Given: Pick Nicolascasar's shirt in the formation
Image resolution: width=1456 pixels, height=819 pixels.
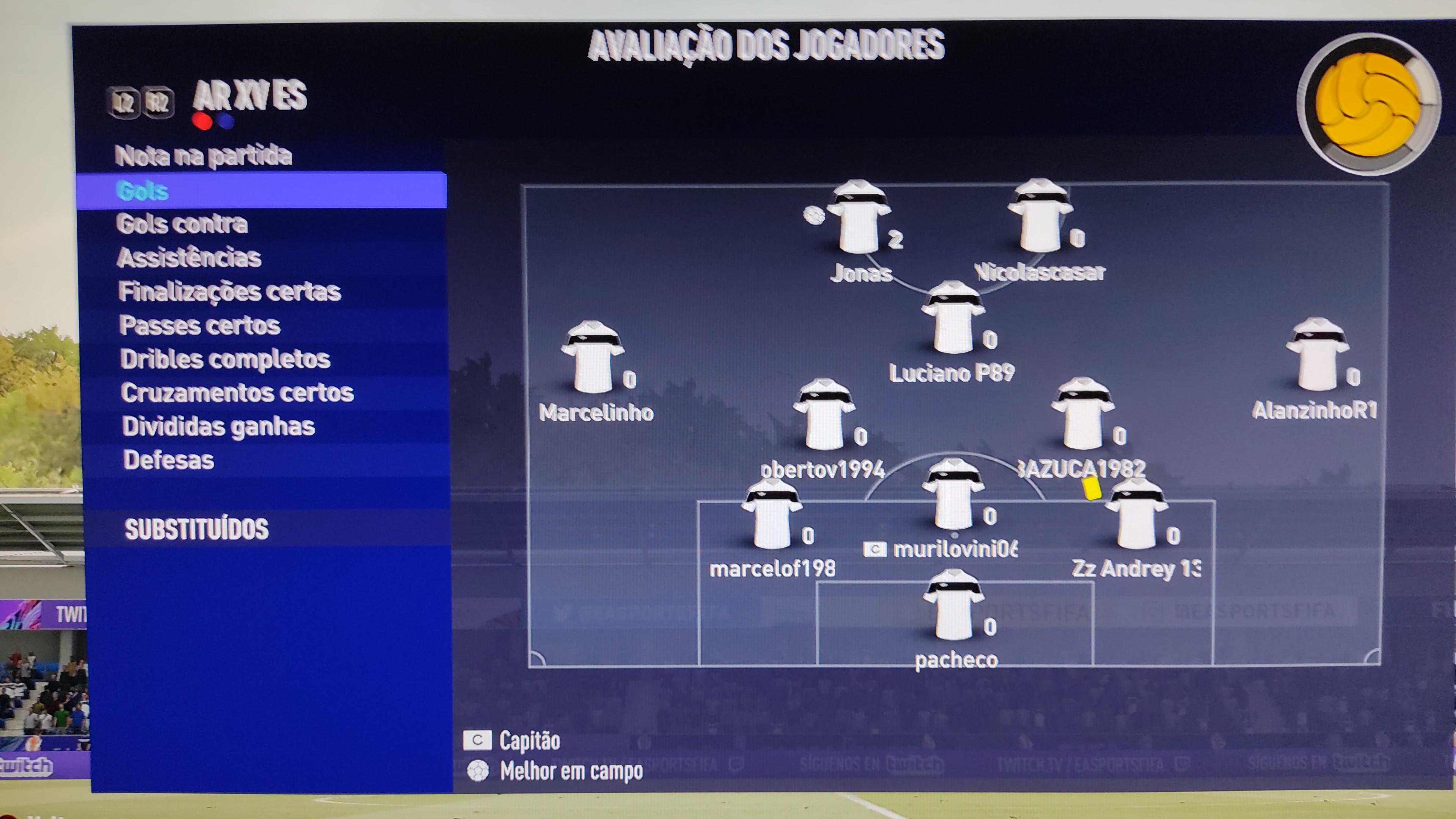Looking at the screenshot, I should coord(1039,217).
